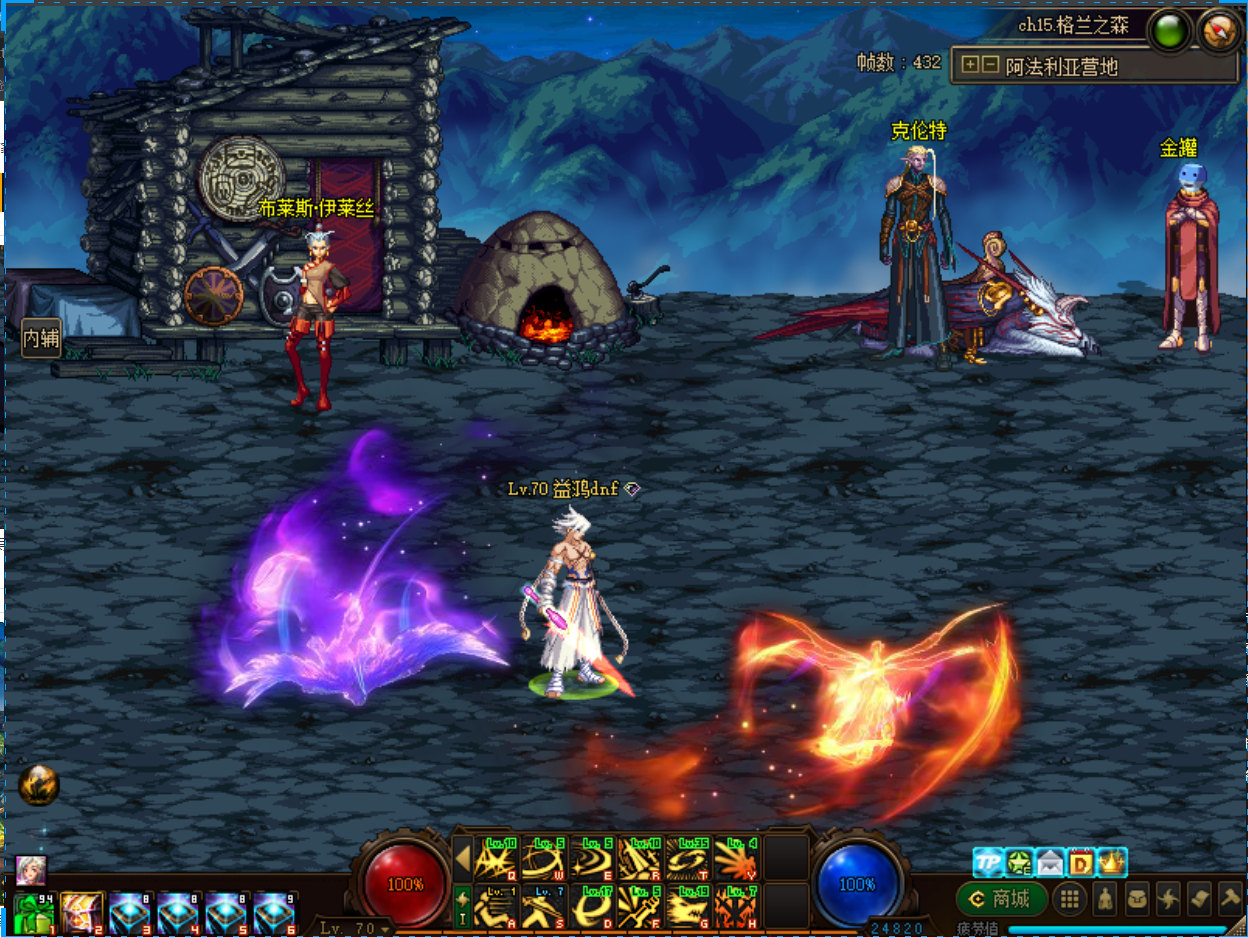The height and width of the screenshot is (937, 1248).
Task: Click the hammer icon in the menu bar
Action: click(1229, 898)
